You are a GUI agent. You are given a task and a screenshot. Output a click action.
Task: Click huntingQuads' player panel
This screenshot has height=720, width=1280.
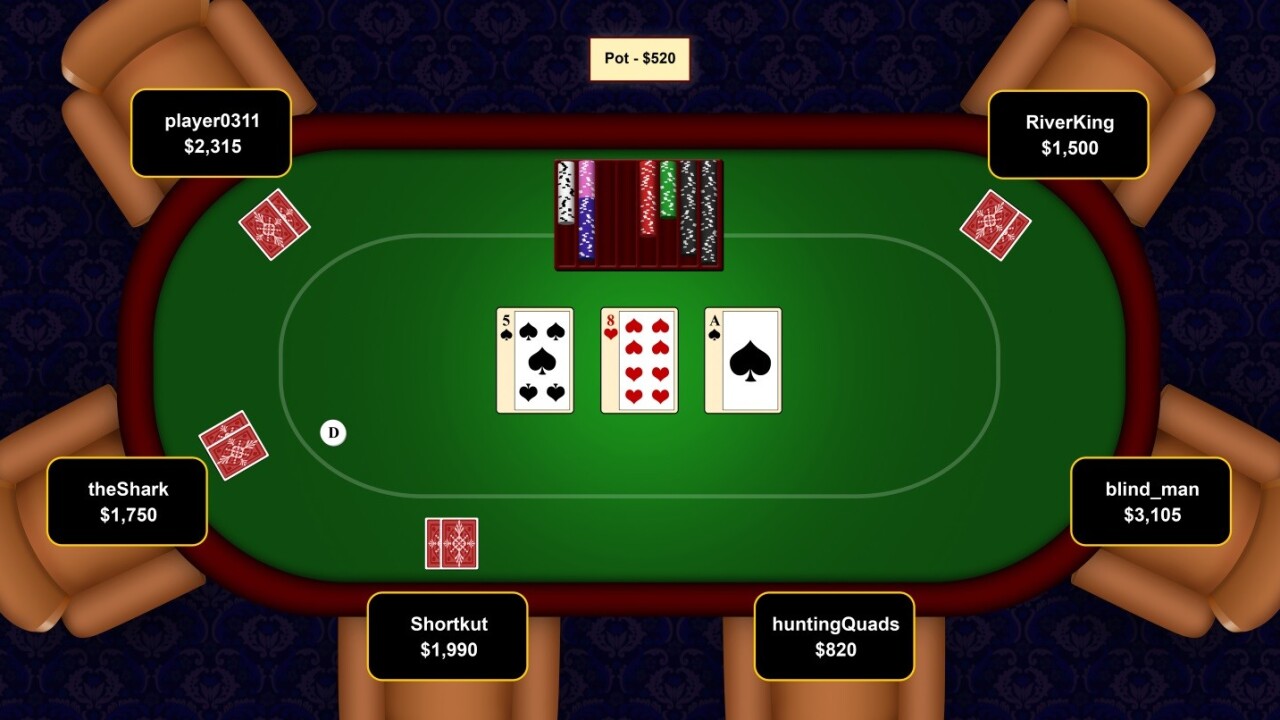[834, 637]
